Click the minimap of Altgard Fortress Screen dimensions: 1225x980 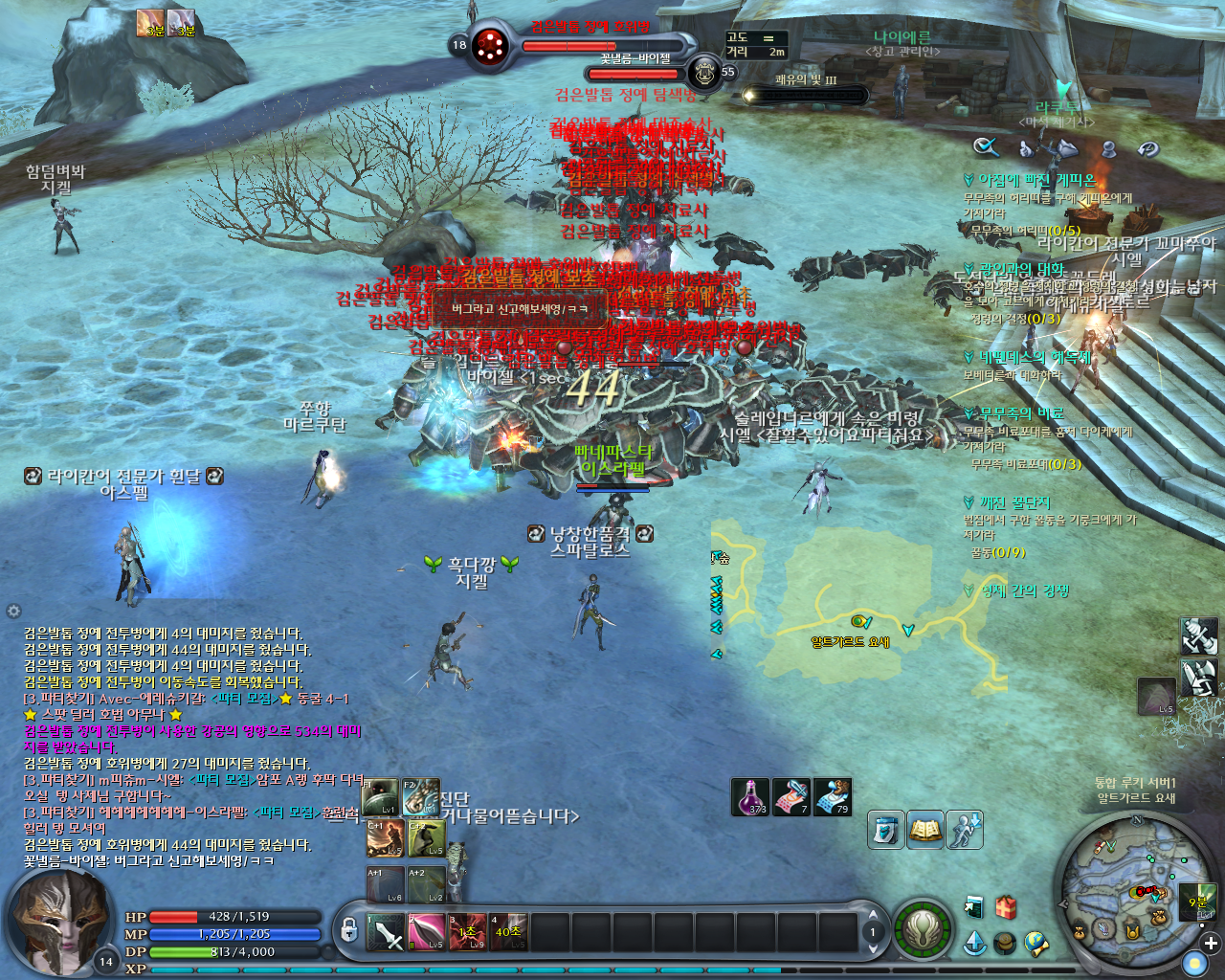tap(1131, 890)
